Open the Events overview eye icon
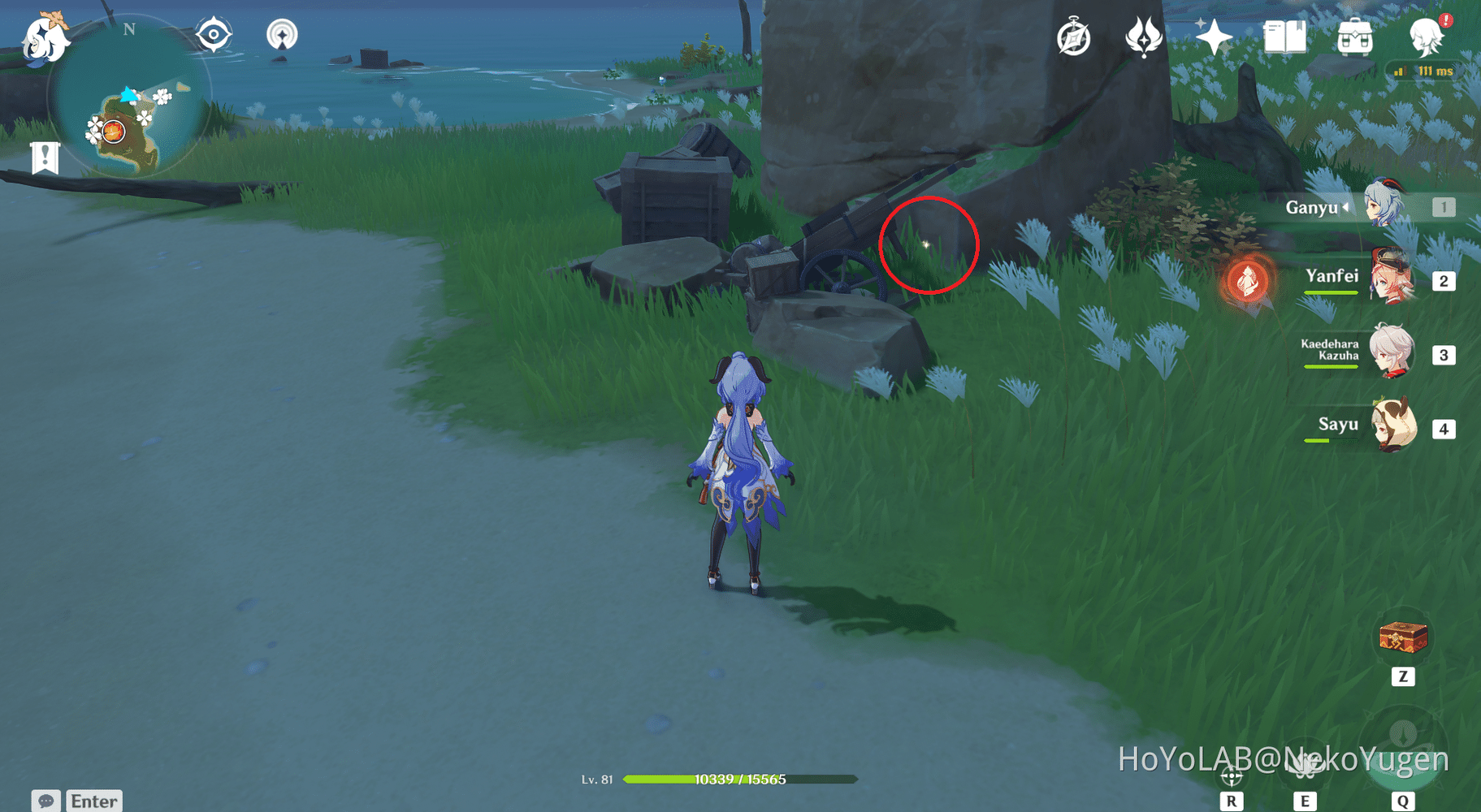Viewport: 1481px width, 812px height. [x=214, y=32]
